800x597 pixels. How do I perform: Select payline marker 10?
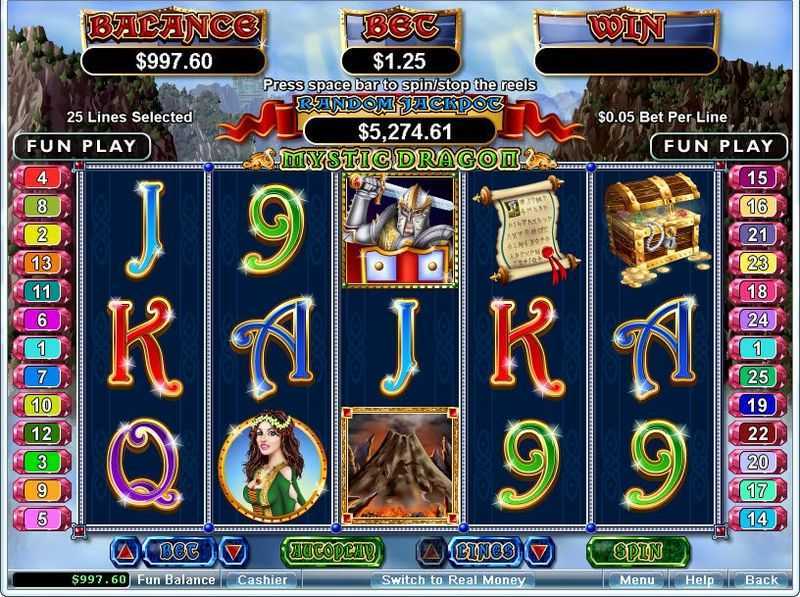coord(42,406)
